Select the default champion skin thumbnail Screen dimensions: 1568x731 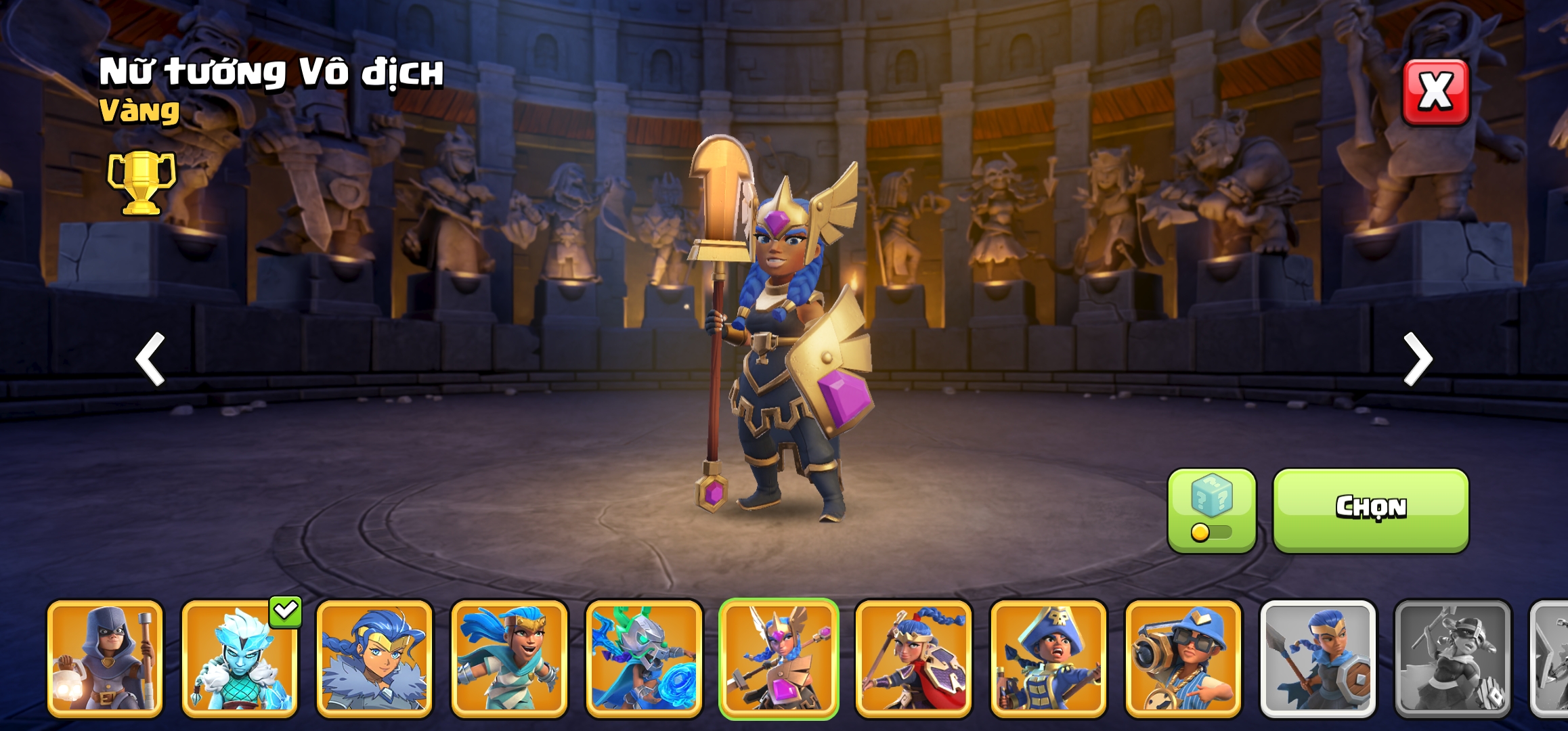1317,658
